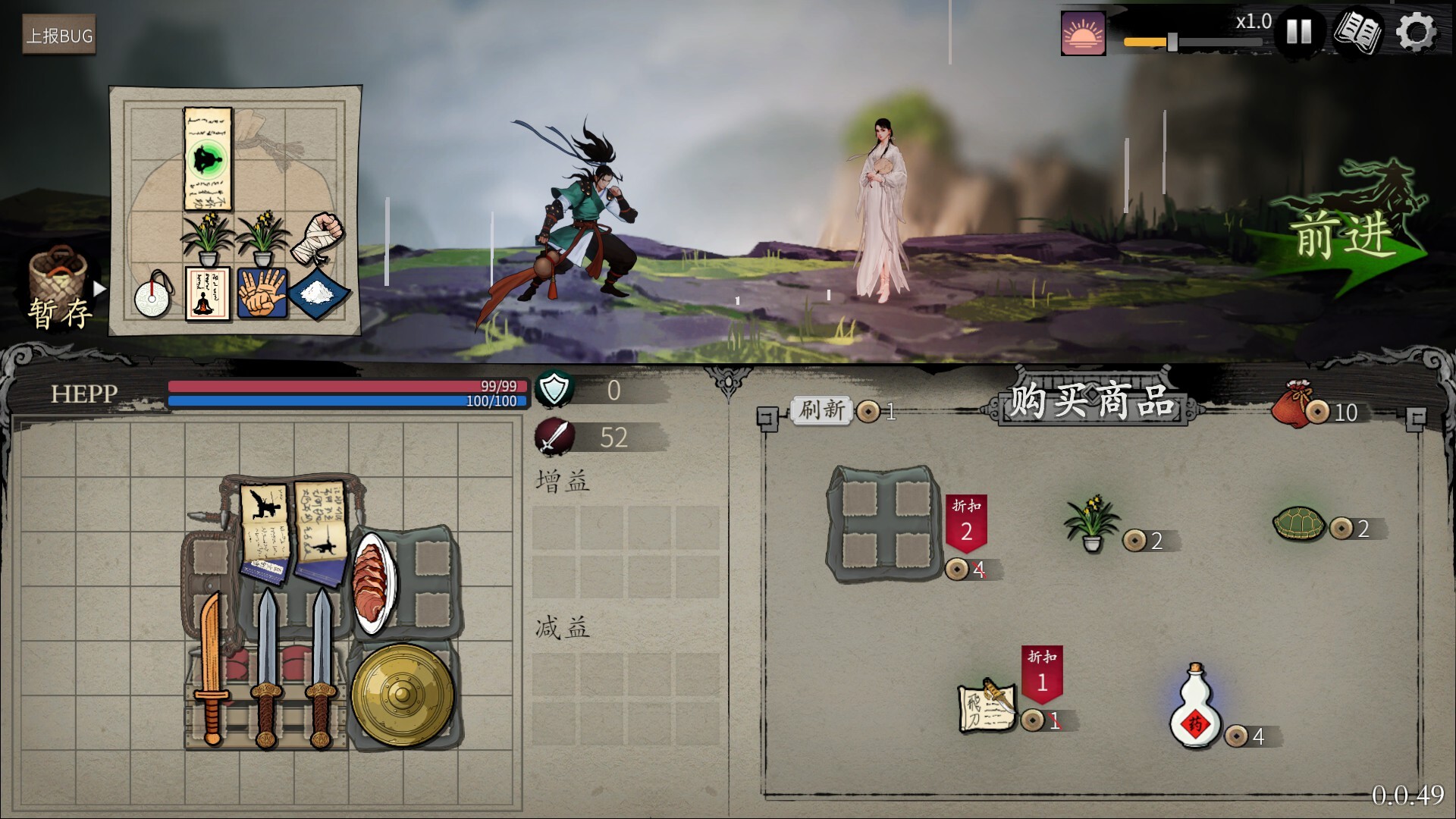Click the shield defense stat icon showing 0
Image resolution: width=1456 pixels, height=819 pixels.
pos(554,390)
